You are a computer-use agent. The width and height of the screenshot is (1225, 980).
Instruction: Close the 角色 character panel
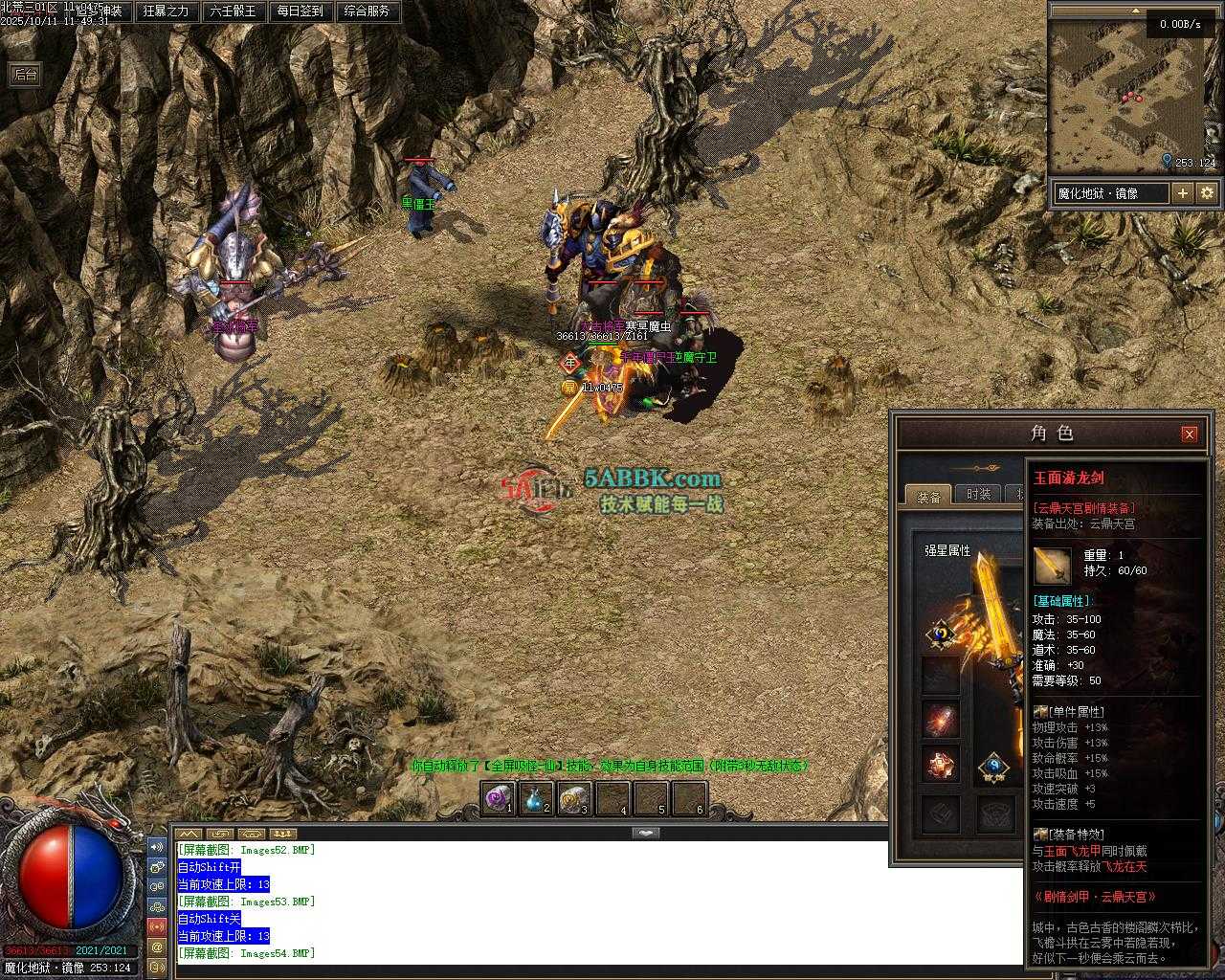tap(1189, 434)
